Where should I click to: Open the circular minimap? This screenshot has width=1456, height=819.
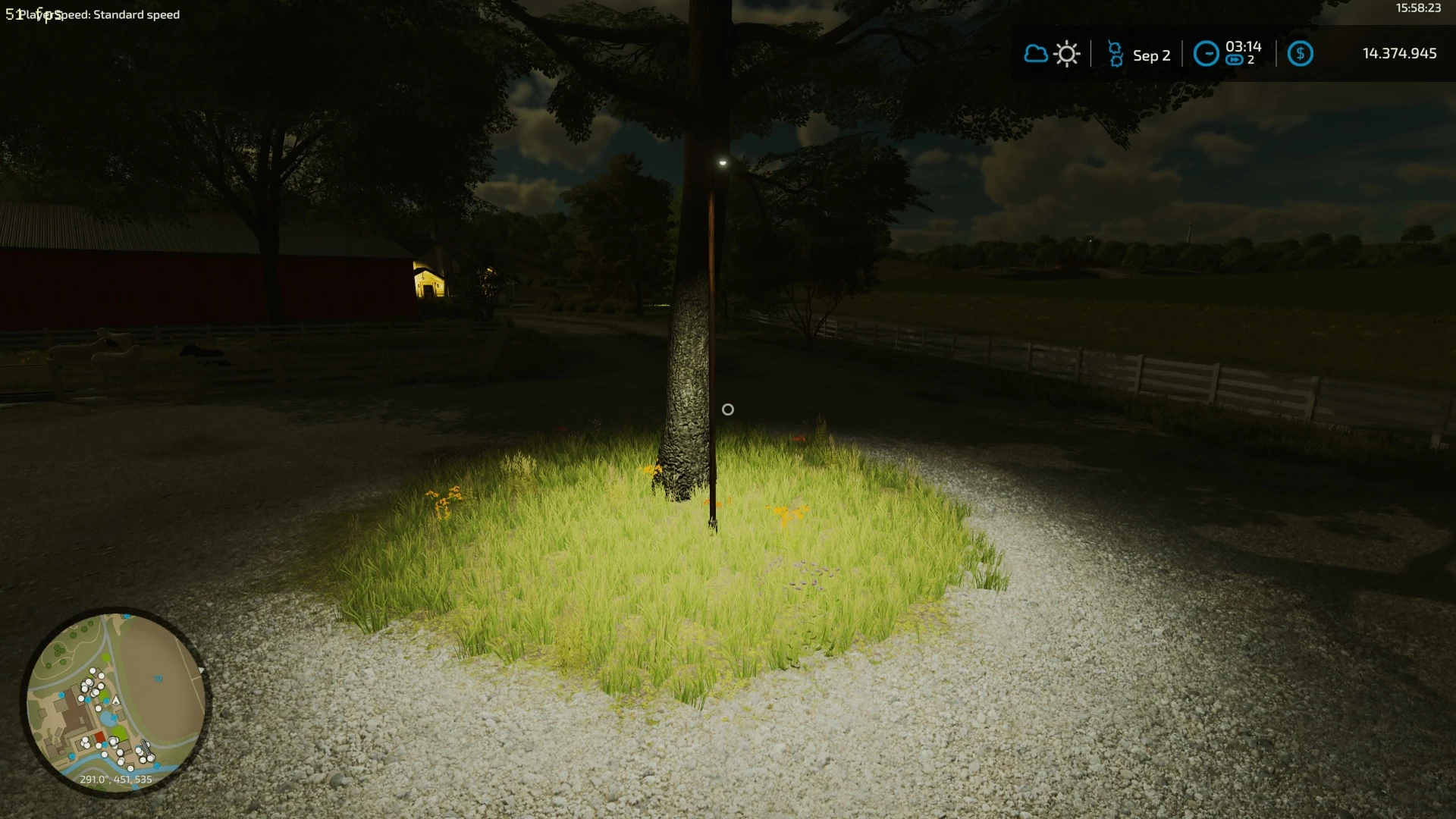coord(115,702)
